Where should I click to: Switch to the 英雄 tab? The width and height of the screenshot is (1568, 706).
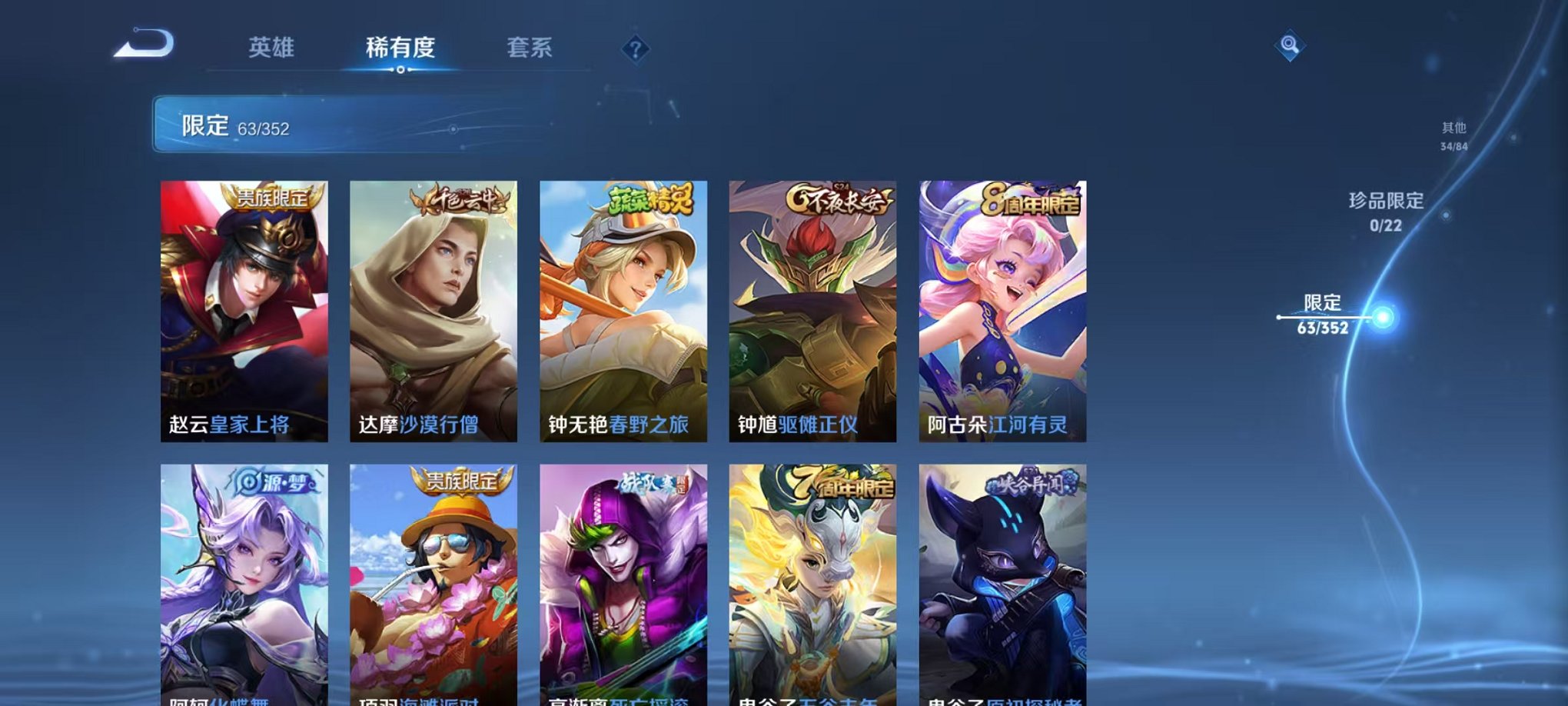[271, 48]
